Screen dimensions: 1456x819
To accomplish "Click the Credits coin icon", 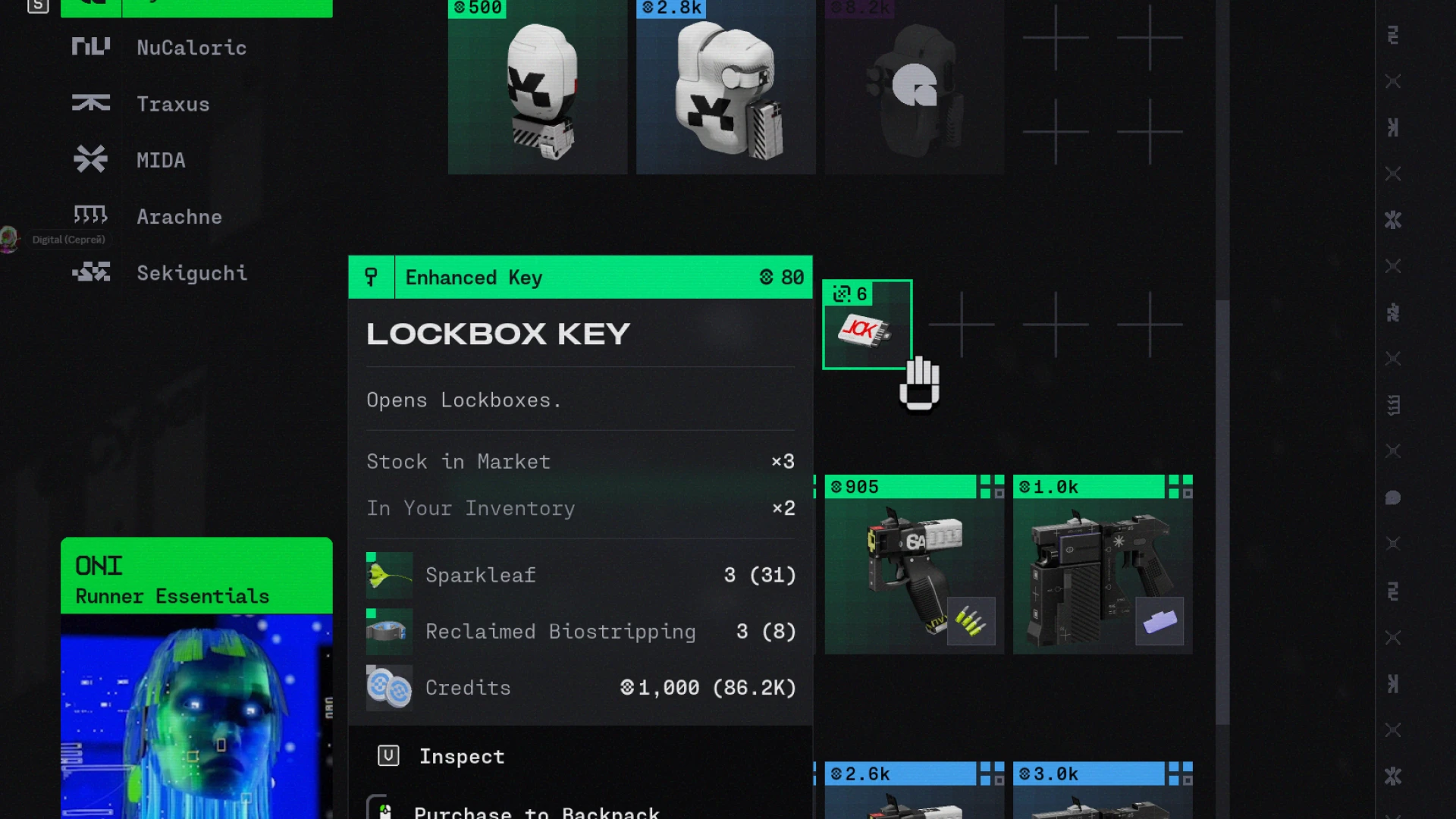I will coord(389,688).
